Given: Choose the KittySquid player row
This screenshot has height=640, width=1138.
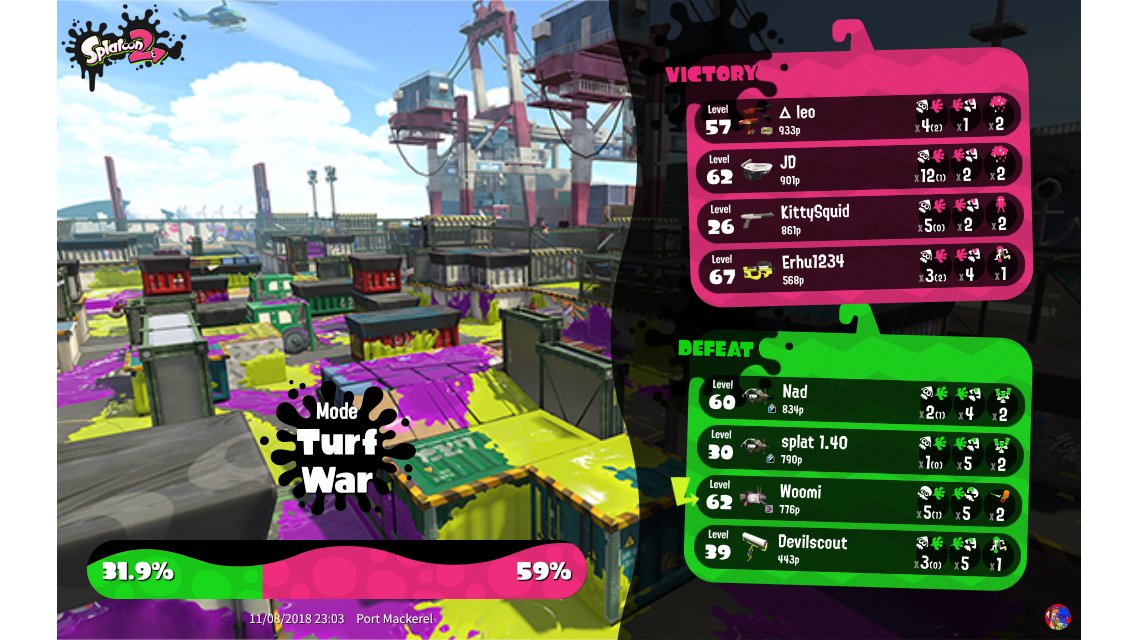Looking at the screenshot, I should [x=858, y=218].
